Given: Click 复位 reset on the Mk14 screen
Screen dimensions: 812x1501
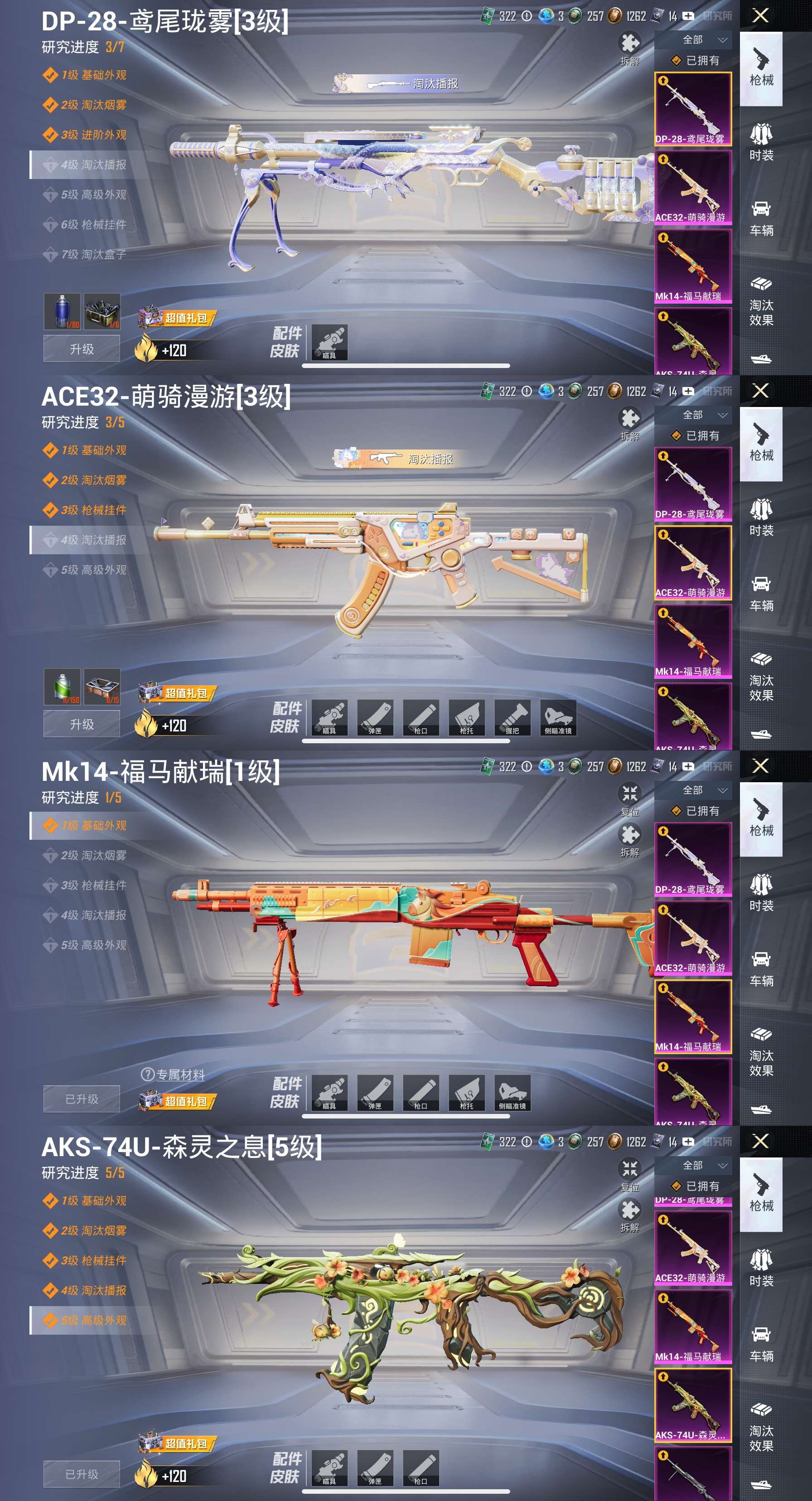Looking at the screenshot, I should [630, 797].
